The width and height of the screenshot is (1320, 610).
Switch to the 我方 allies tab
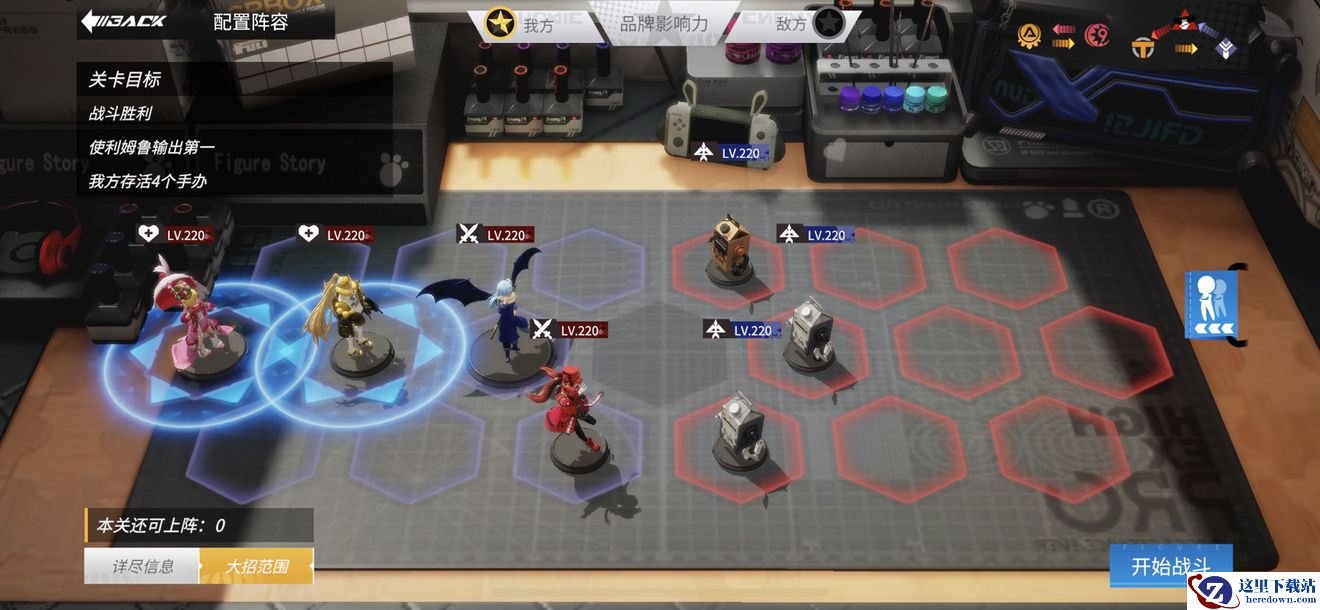522,24
